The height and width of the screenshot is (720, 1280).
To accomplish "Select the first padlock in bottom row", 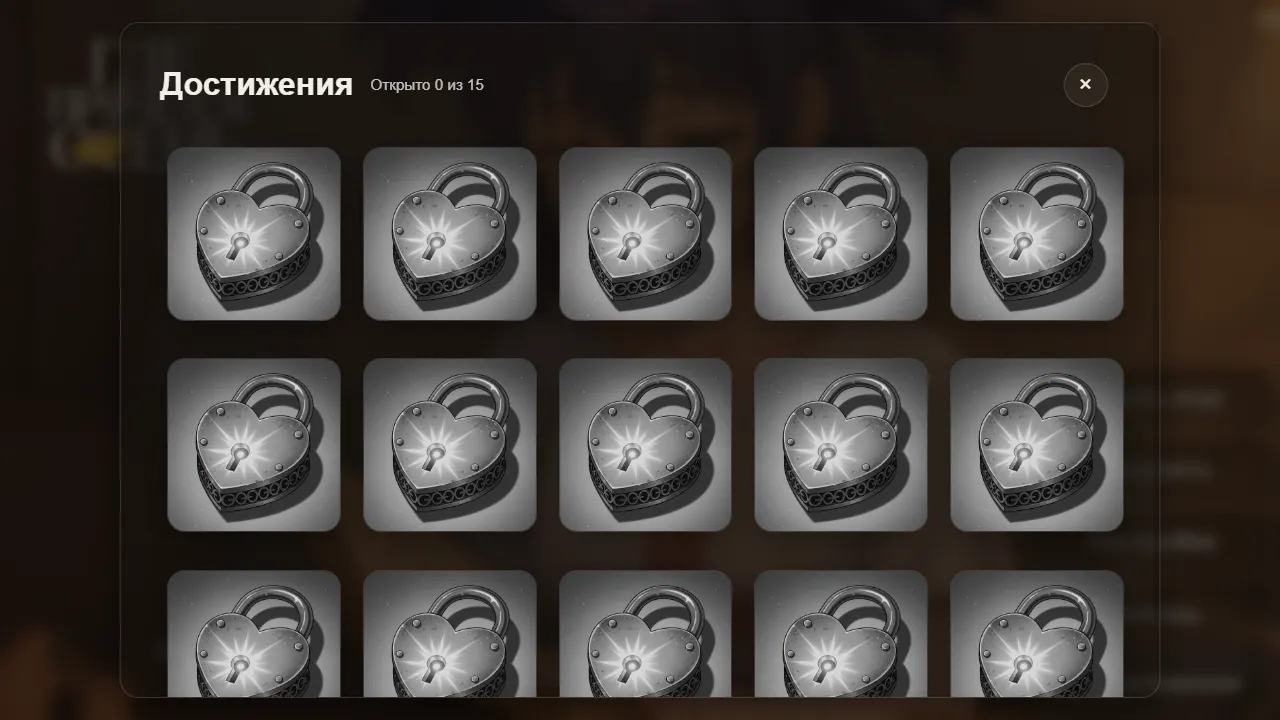I will tap(254, 640).
